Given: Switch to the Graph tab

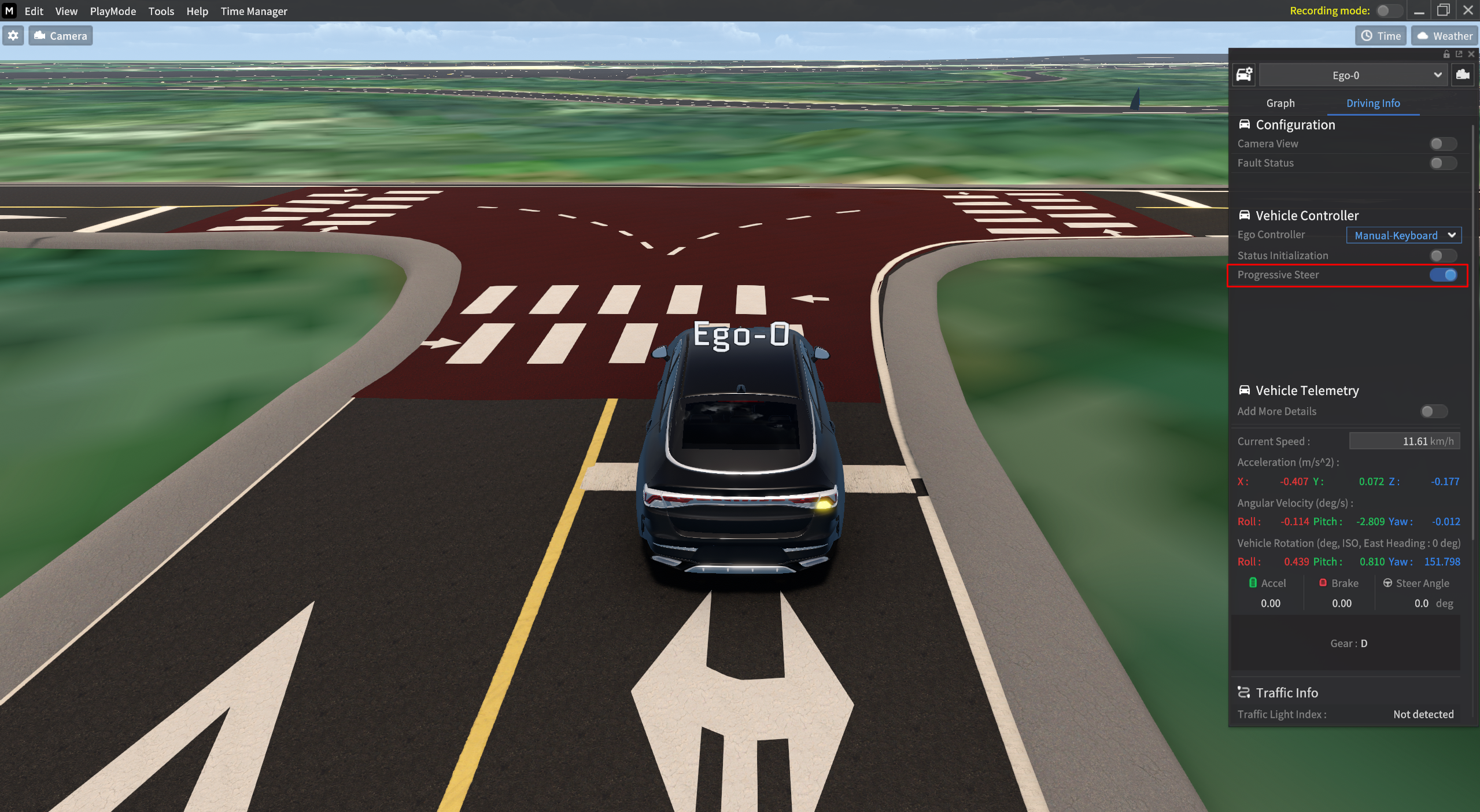Looking at the screenshot, I should pyautogui.click(x=1279, y=103).
